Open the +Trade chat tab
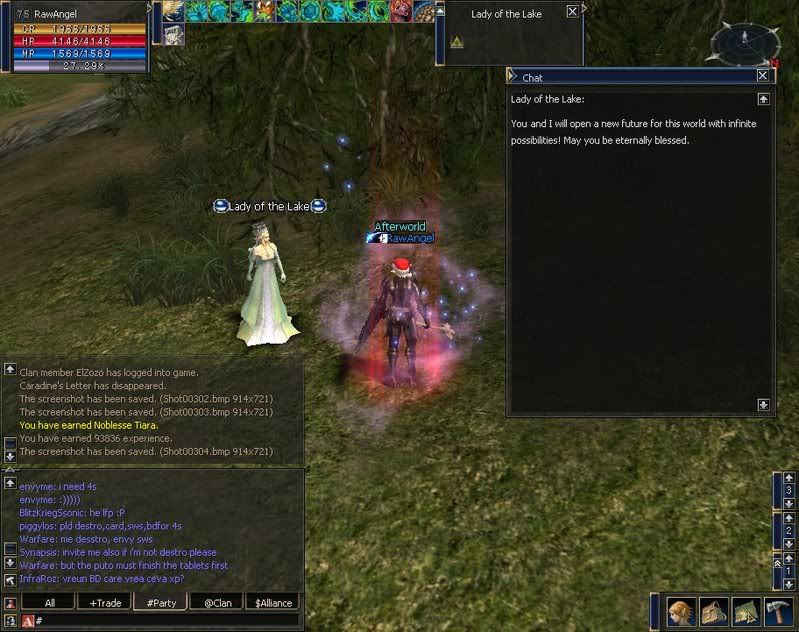This screenshot has width=799, height=632. [105, 603]
